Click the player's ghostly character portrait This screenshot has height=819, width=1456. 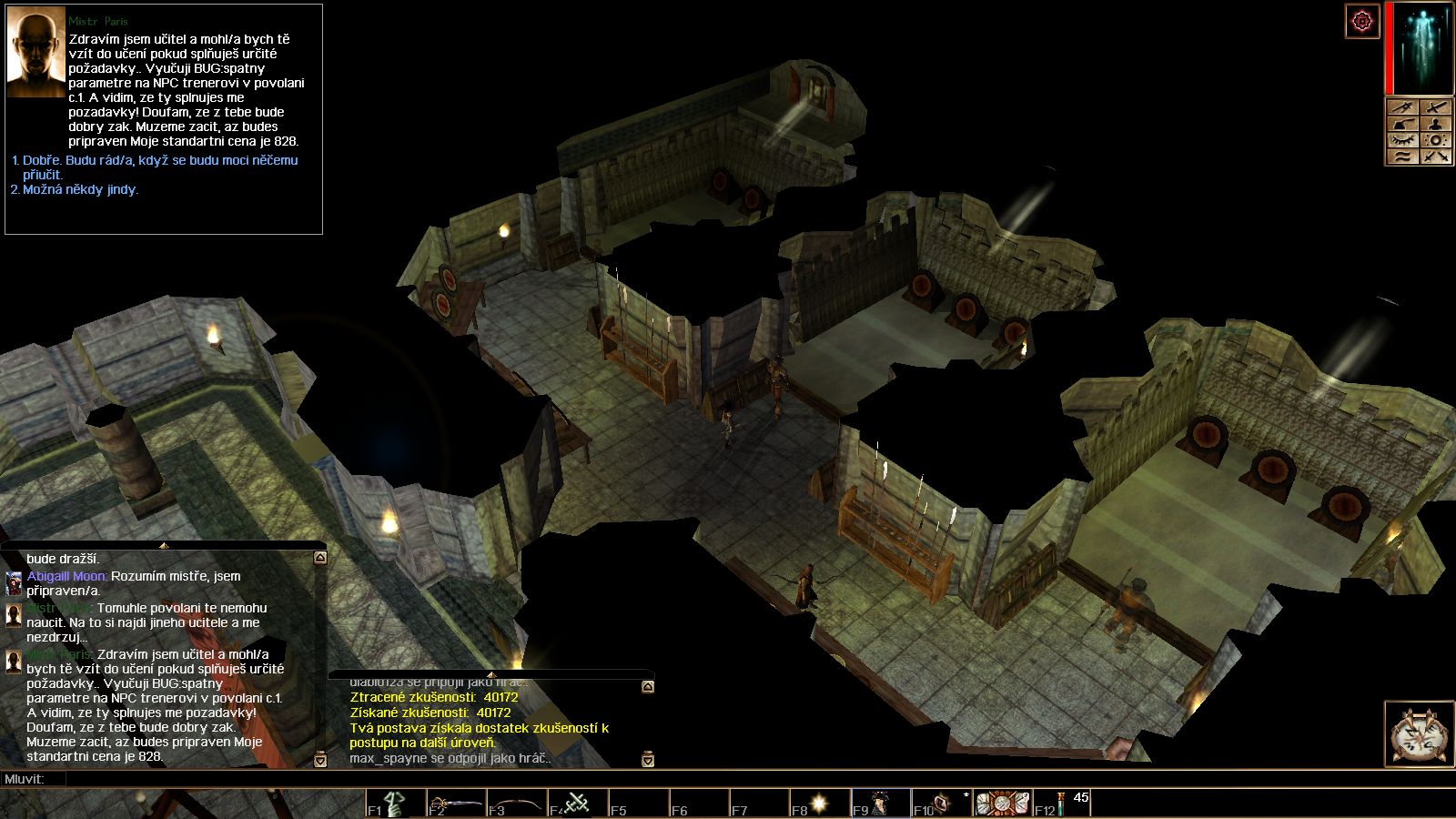pyautogui.click(x=1423, y=49)
